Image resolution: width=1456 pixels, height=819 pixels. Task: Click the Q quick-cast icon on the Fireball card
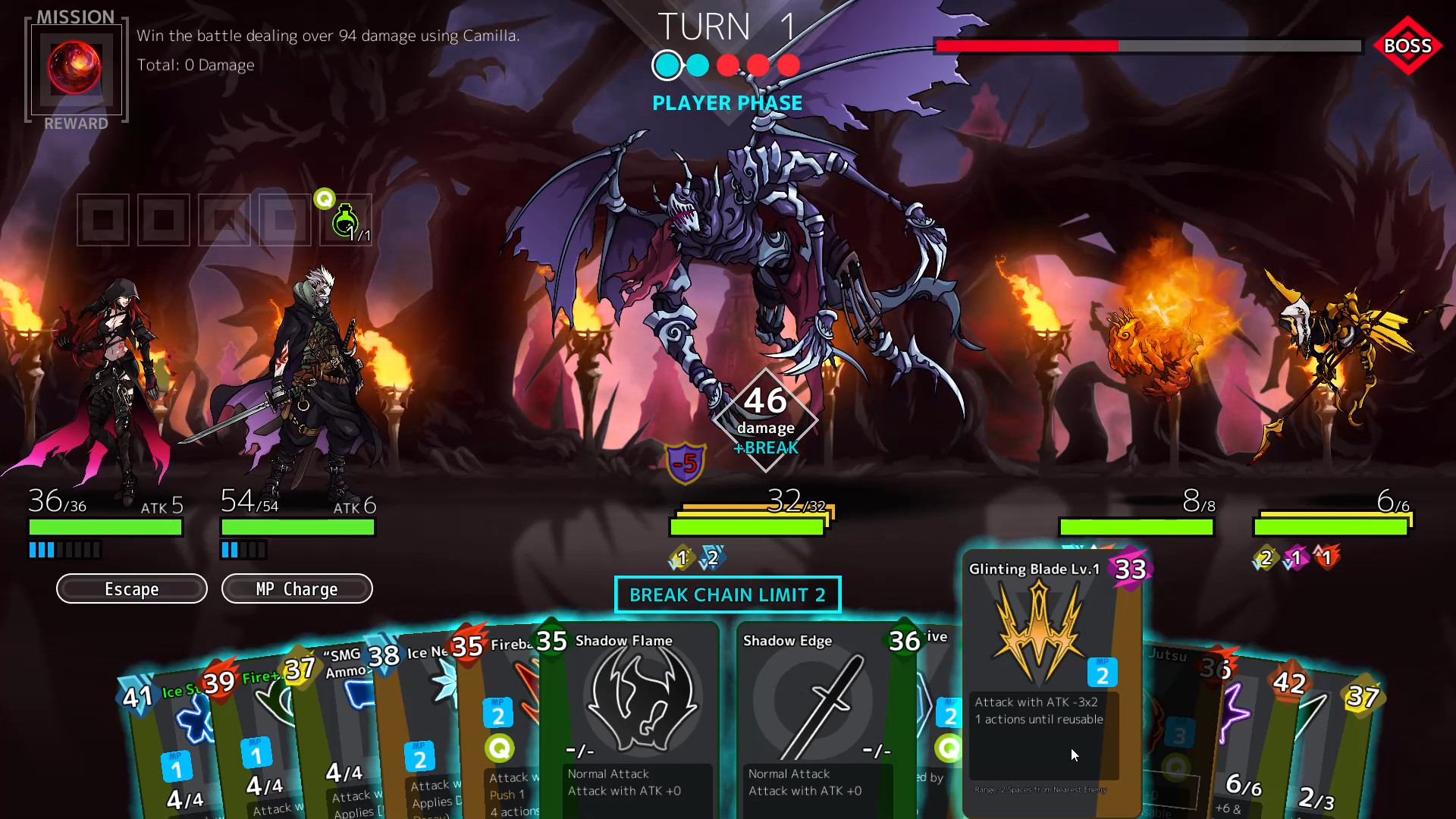coord(499,748)
